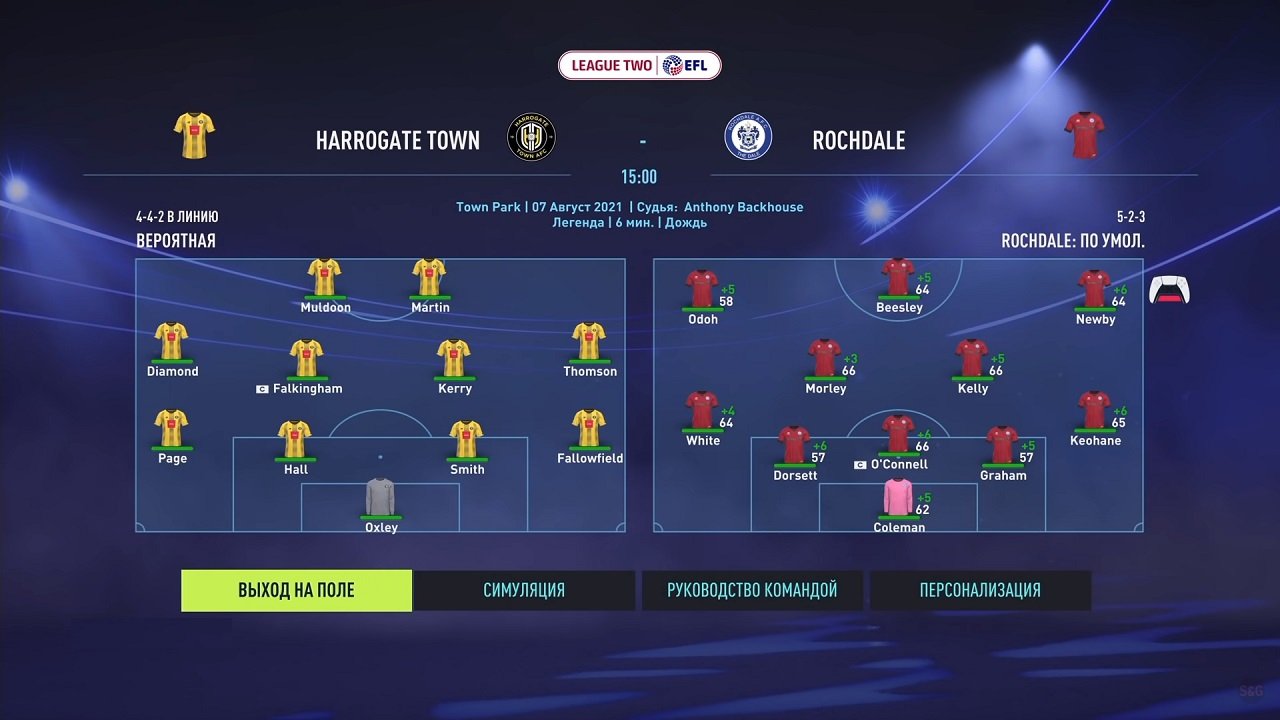The image size is (1280, 720).
Task: Choose Harrogate defender Fallowfield
Action: (588, 429)
